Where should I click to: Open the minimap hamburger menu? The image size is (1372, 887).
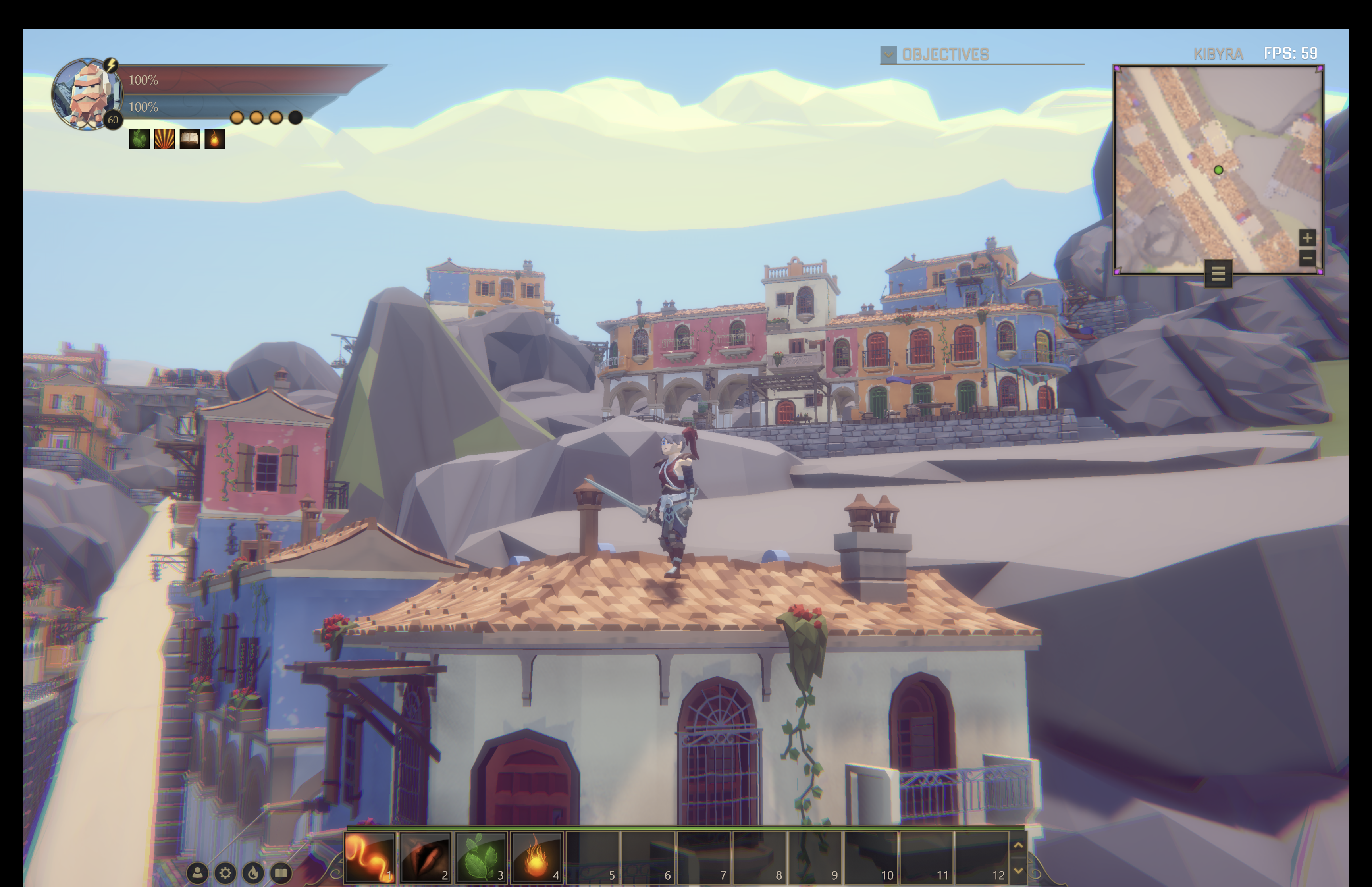[x=1218, y=274]
